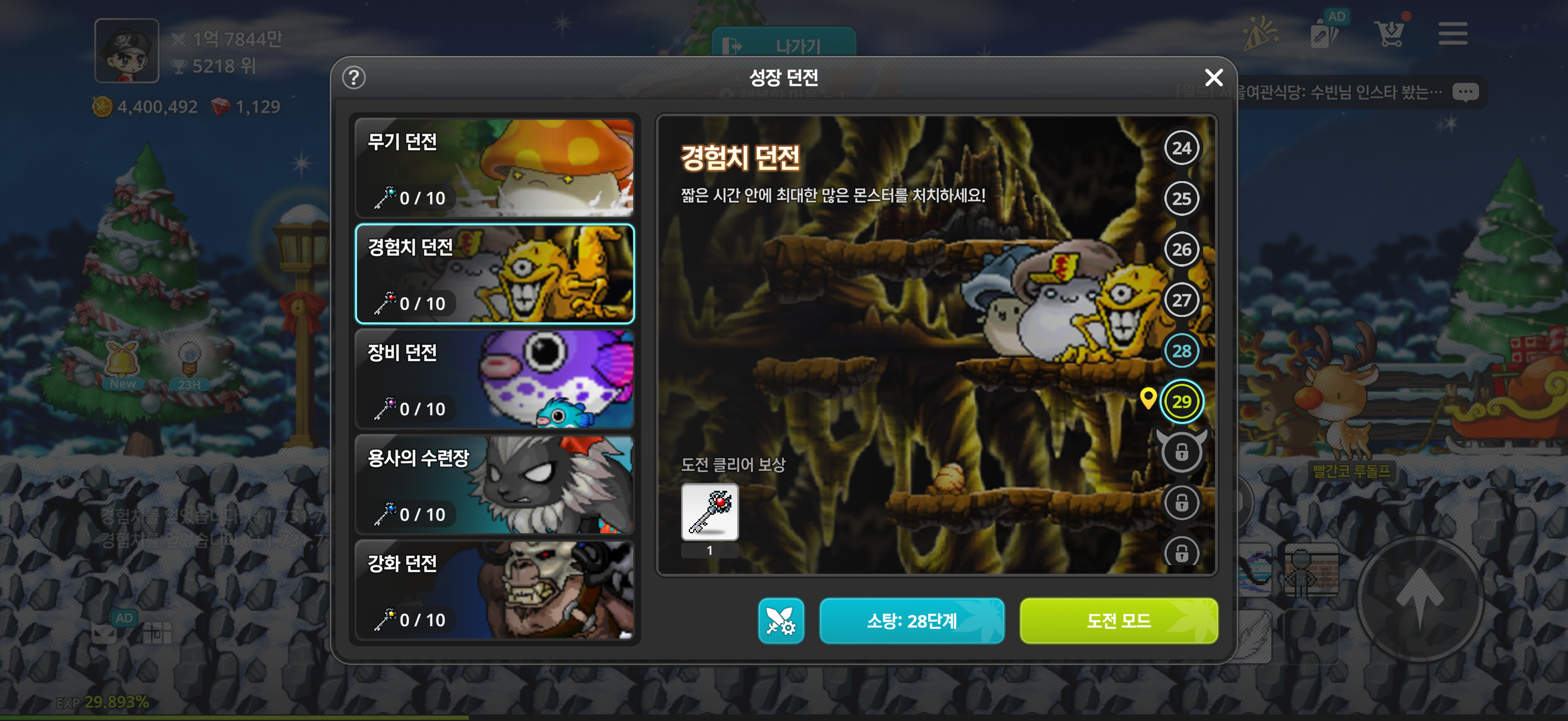Click the lowest locked stage icon
This screenshot has width=1568, height=721.
[x=1181, y=554]
